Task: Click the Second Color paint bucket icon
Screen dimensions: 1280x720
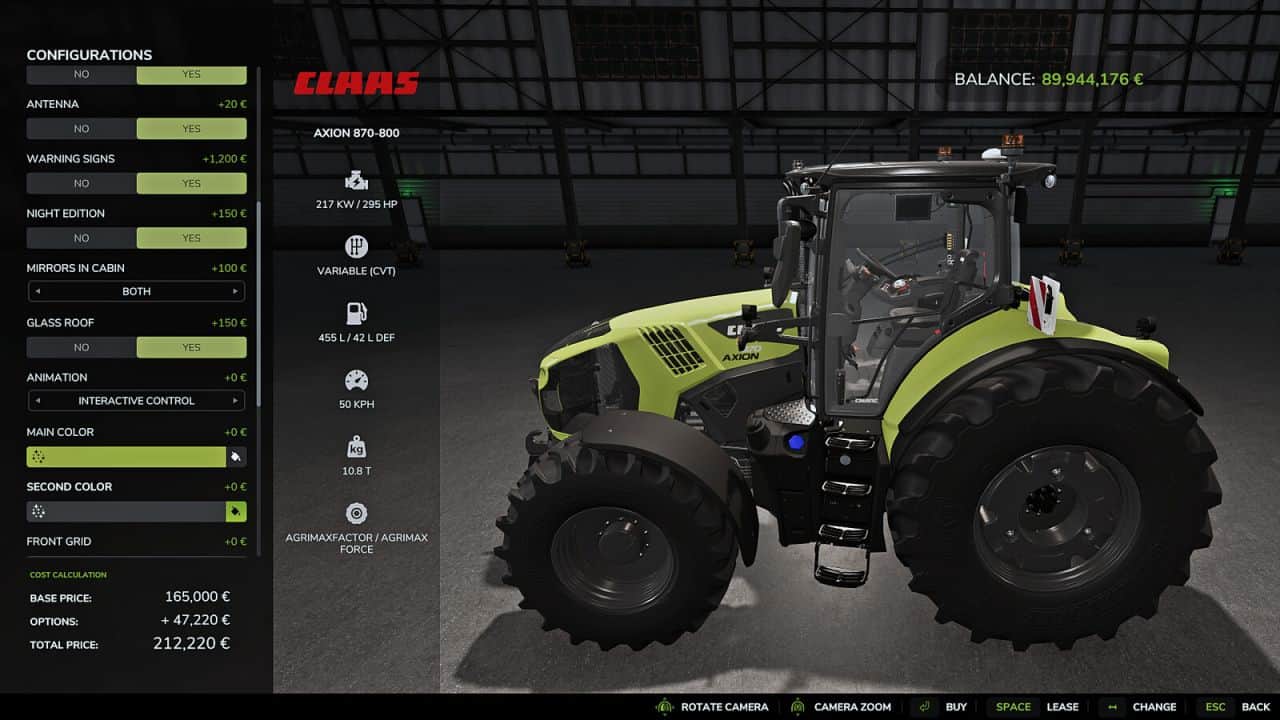Action: (236, 512)
